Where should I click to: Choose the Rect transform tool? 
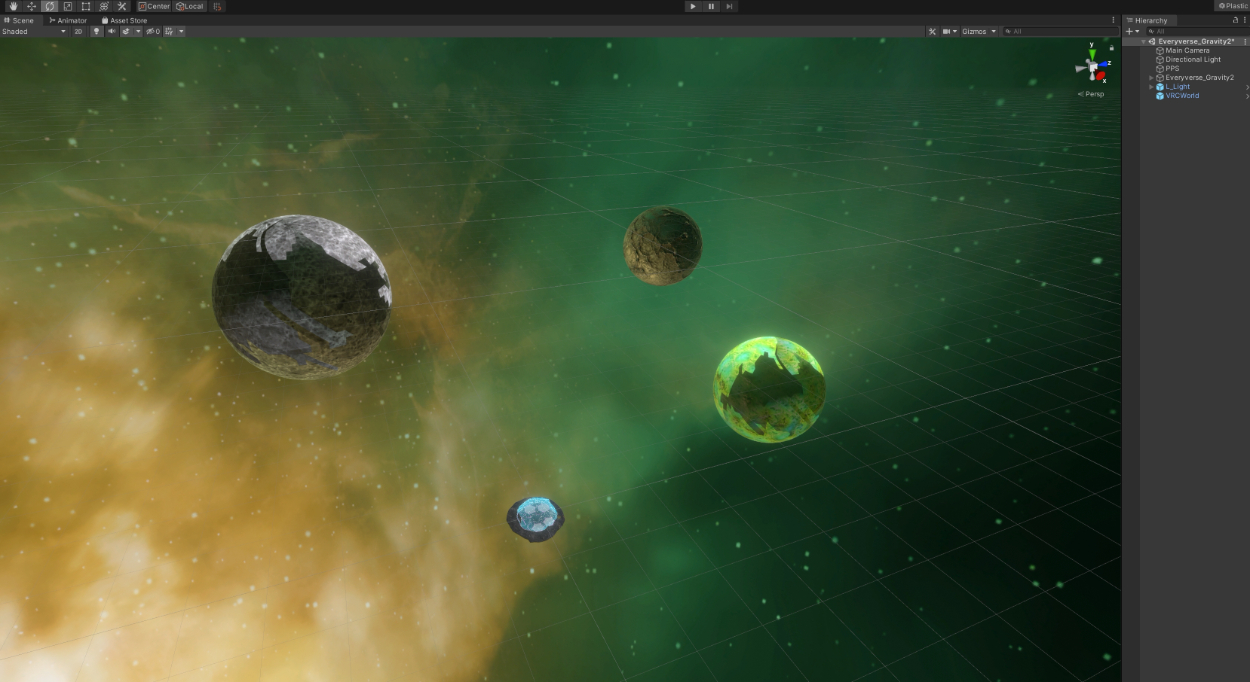pyautogui.click(x=85, y=6)
